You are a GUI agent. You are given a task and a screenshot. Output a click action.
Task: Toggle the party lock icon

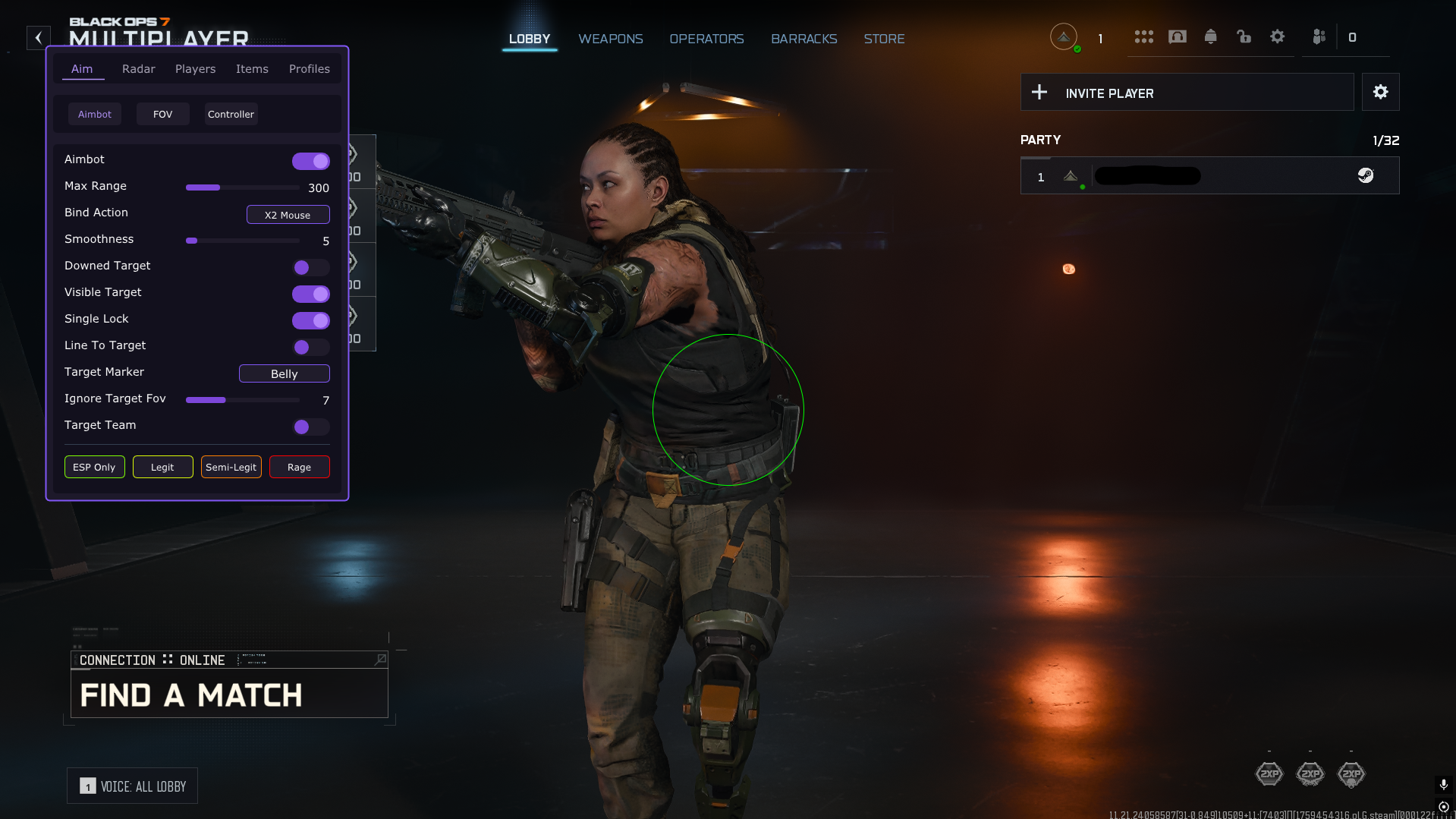pos(1244,36)
